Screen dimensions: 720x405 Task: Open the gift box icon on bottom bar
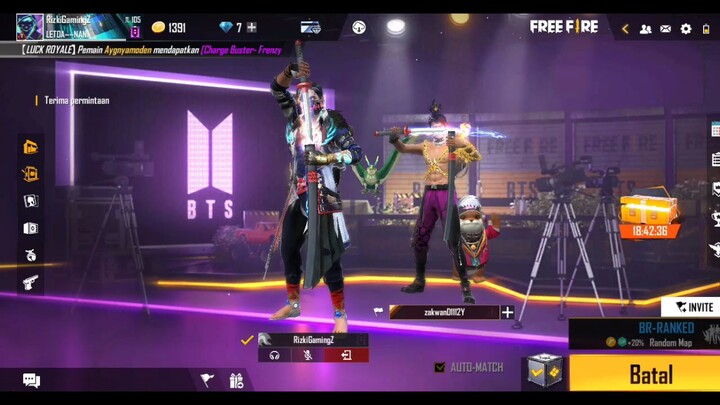pyautogui.click(x=236, y=380)
